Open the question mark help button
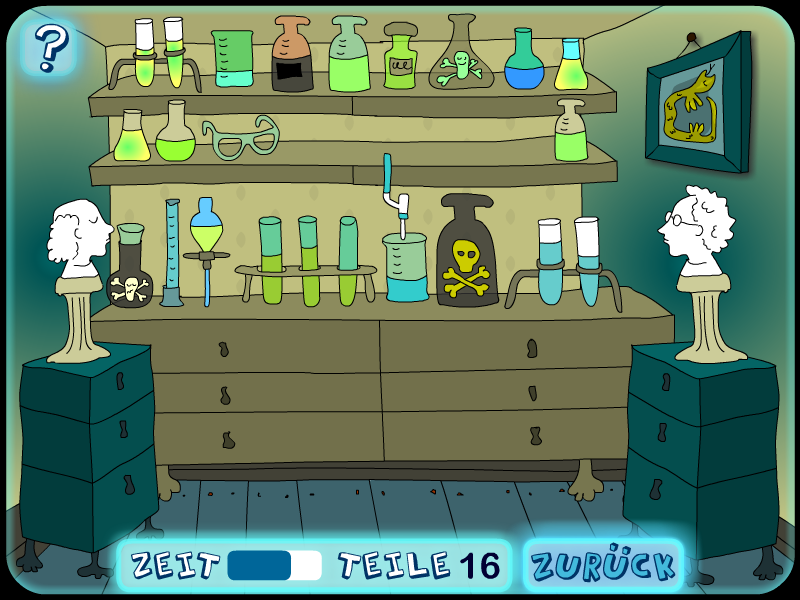The image size is (800, 600). pos(50,46)
